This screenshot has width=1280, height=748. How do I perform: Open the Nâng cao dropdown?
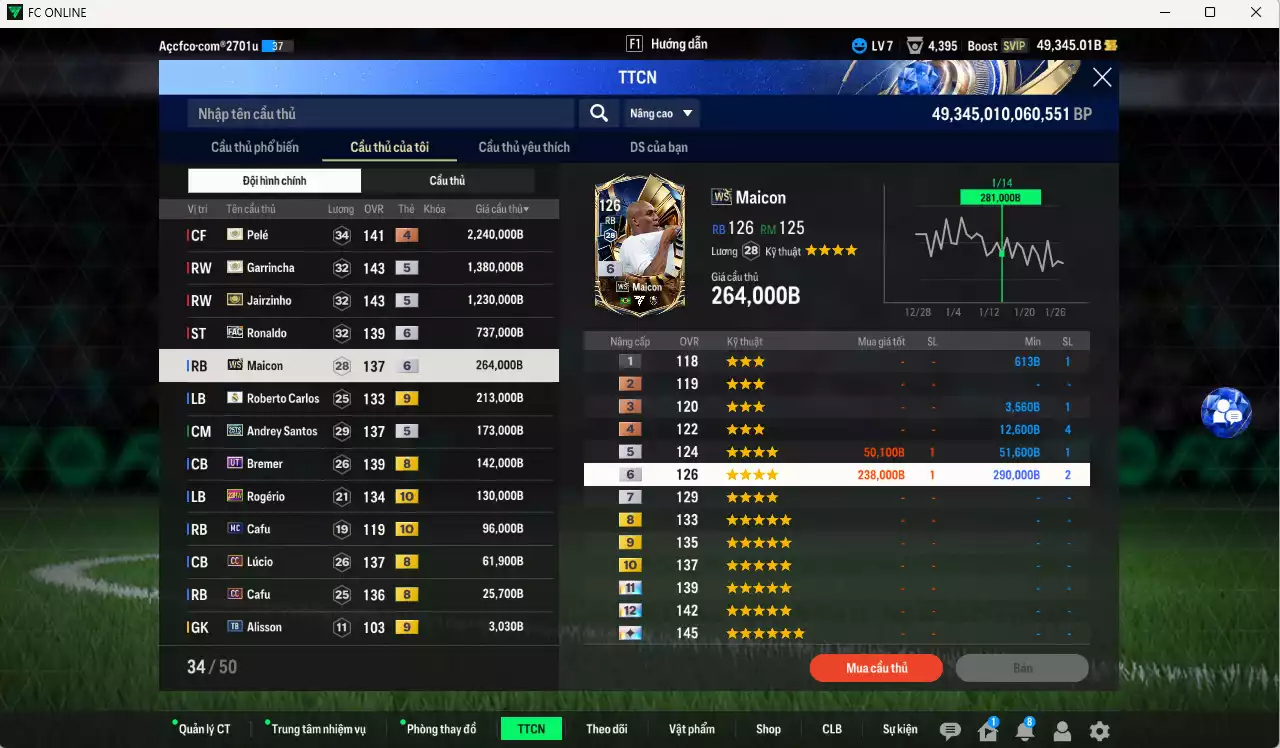coord(661,114)
